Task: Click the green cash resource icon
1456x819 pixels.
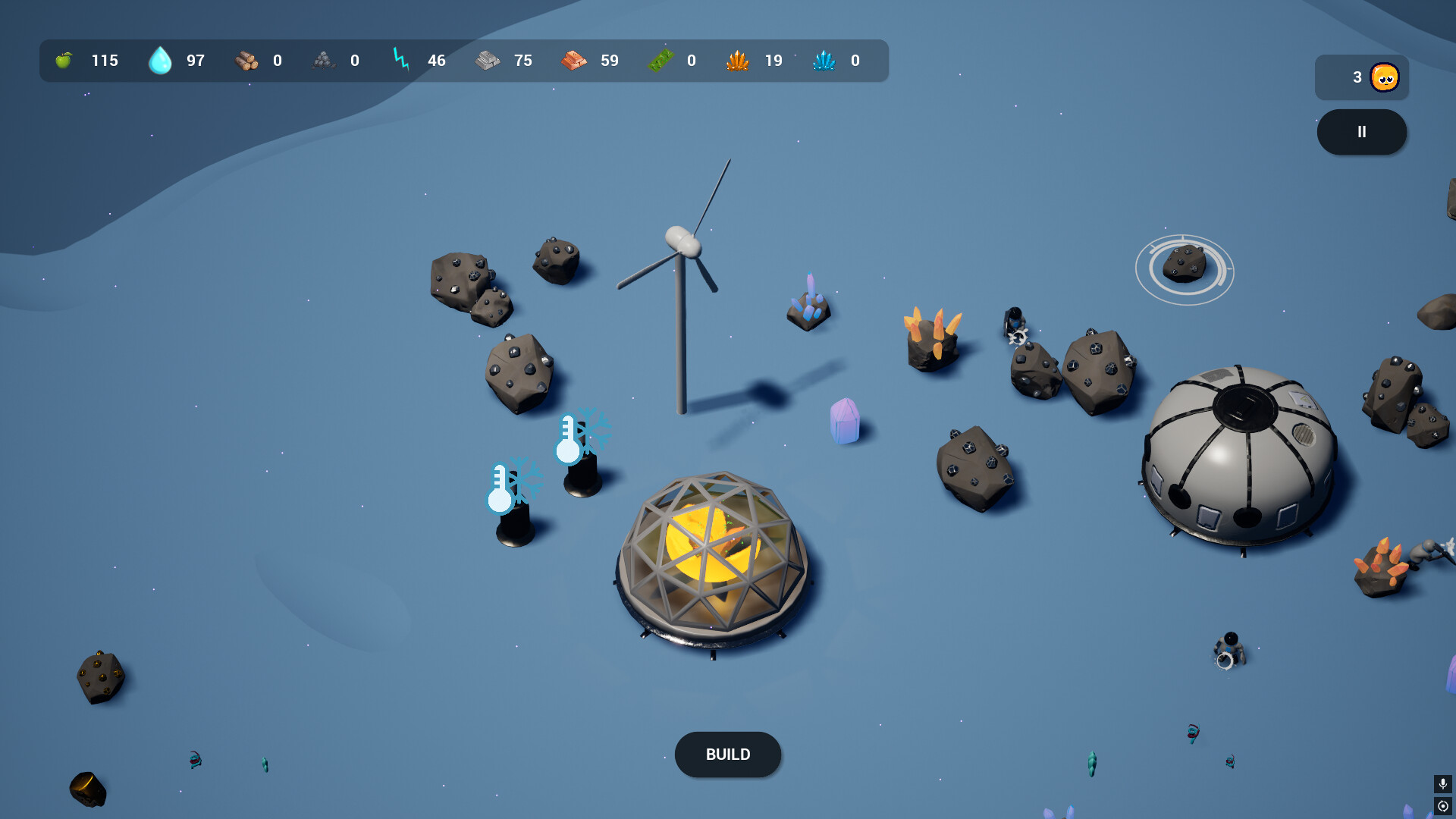Action: [662, 60]
